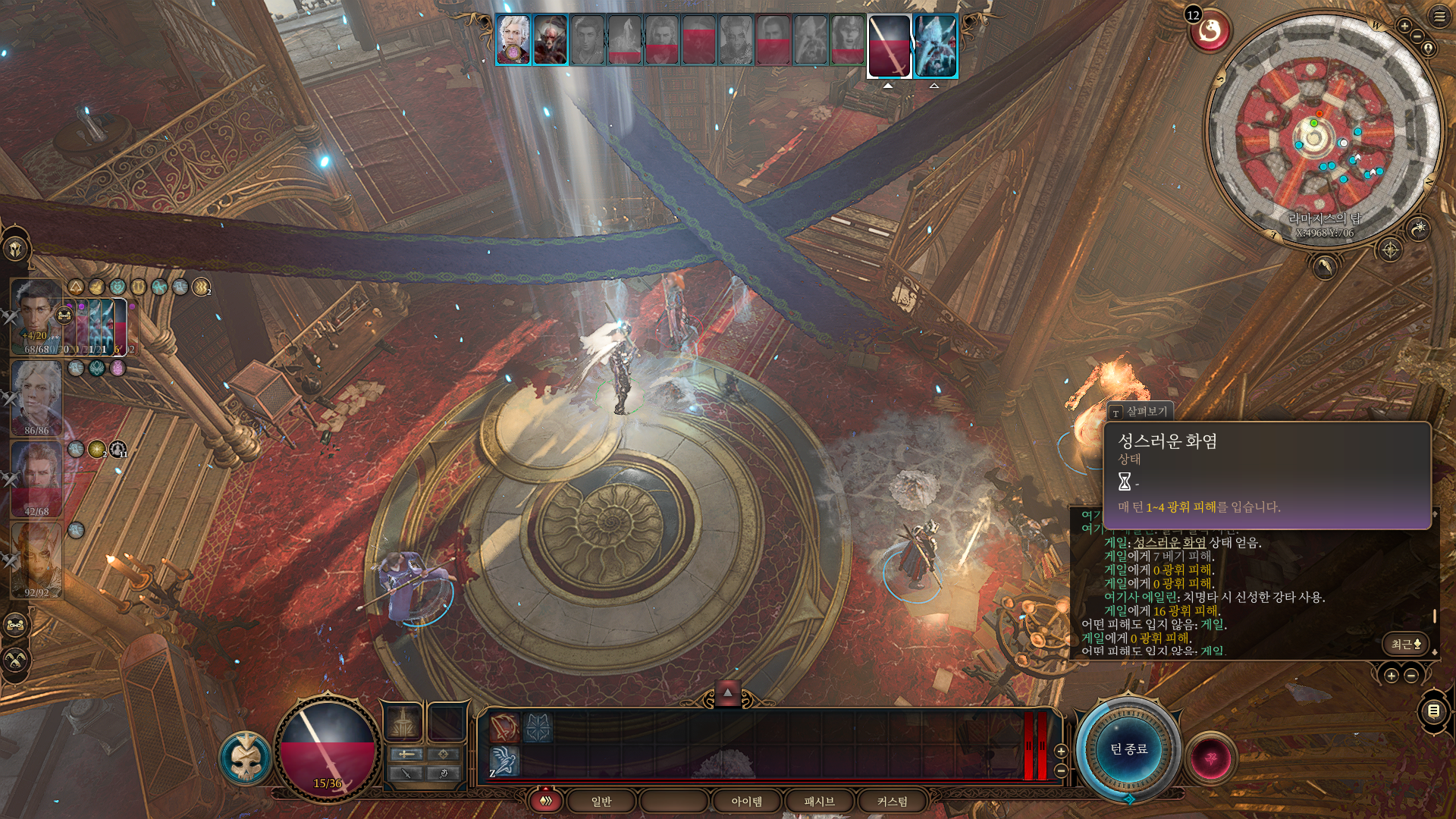
Task: Open the main hamburger menu
Action: coord(1439,17)
